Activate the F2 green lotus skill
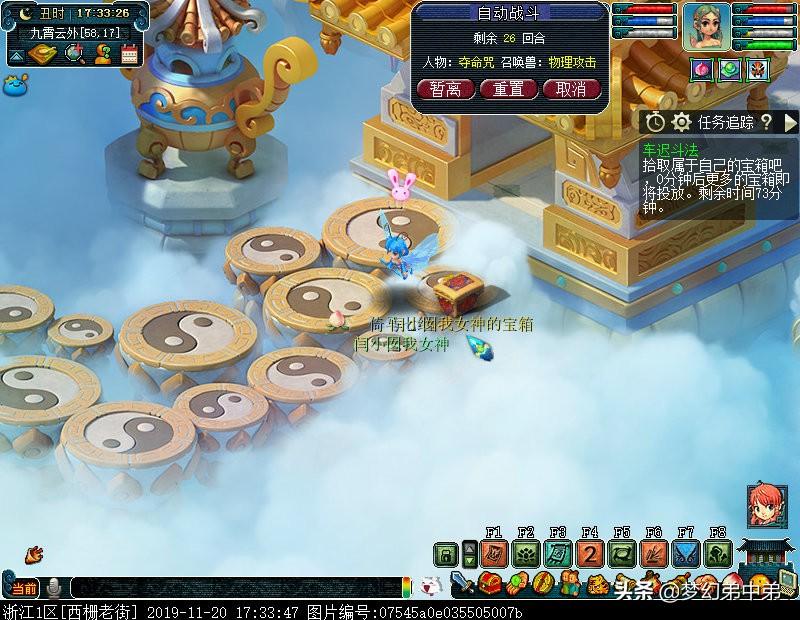 525,553
